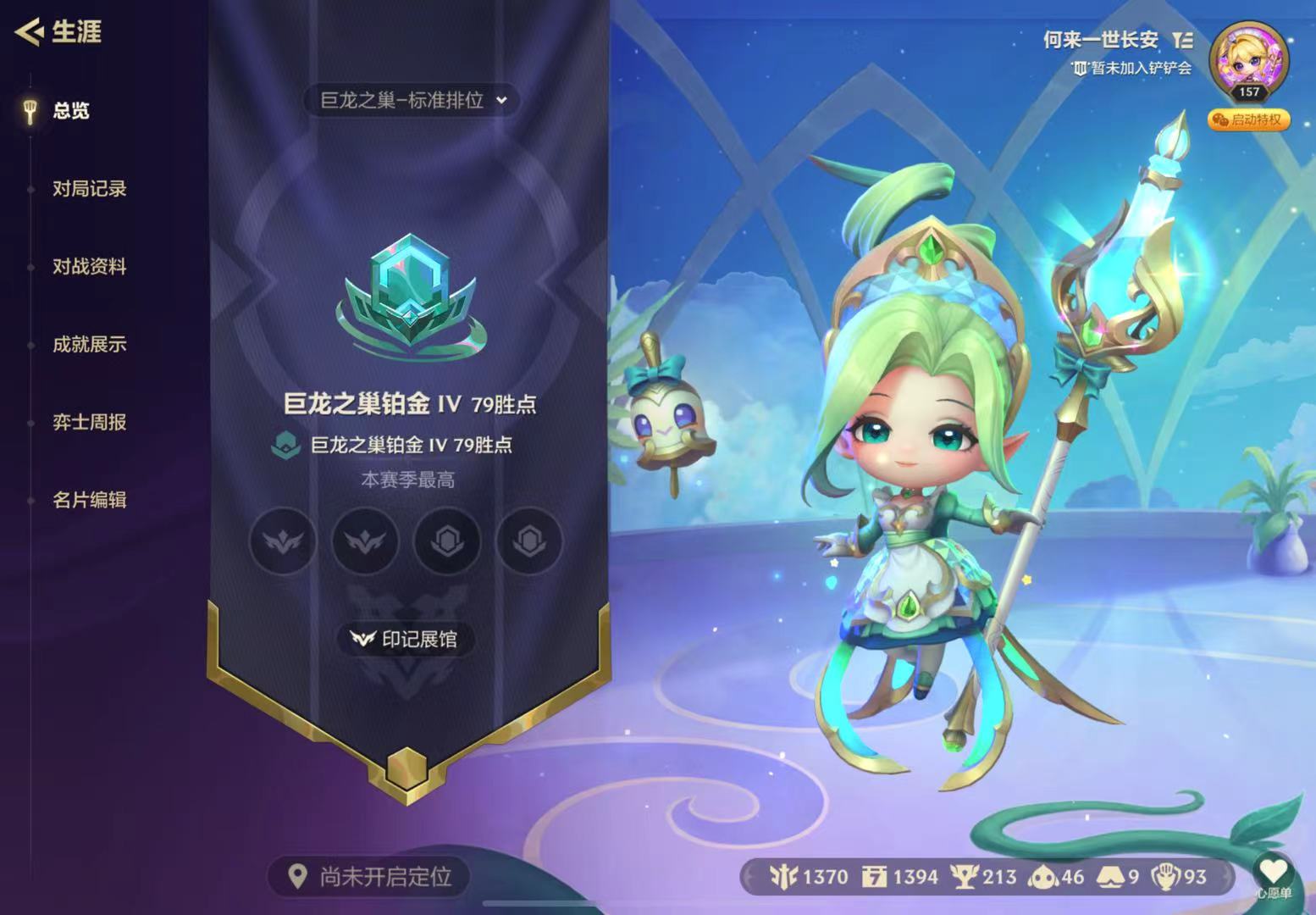Open the 对战资料 section in the sidebar
This screenshot has height=915, width=1316.
(x=88, y=267)
